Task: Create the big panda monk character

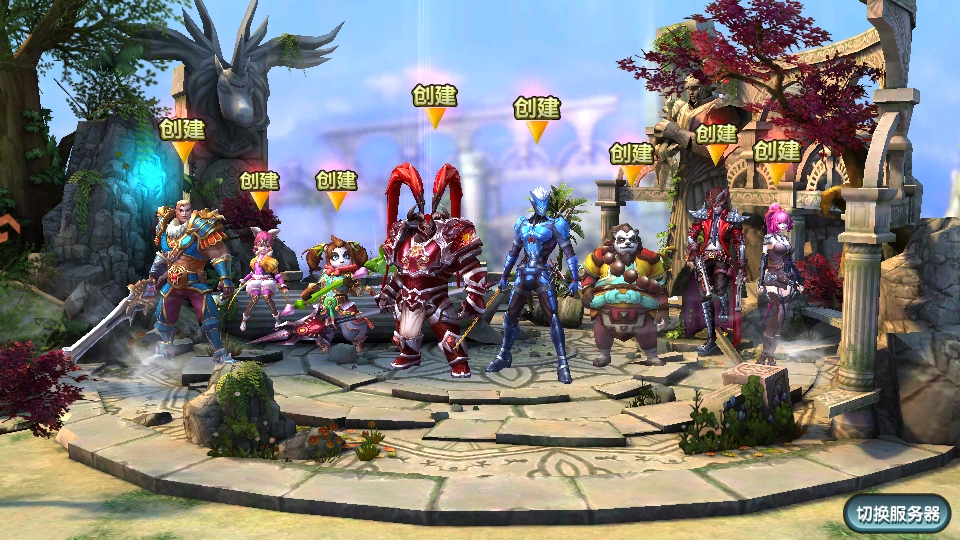Action: tap(631, 154)
